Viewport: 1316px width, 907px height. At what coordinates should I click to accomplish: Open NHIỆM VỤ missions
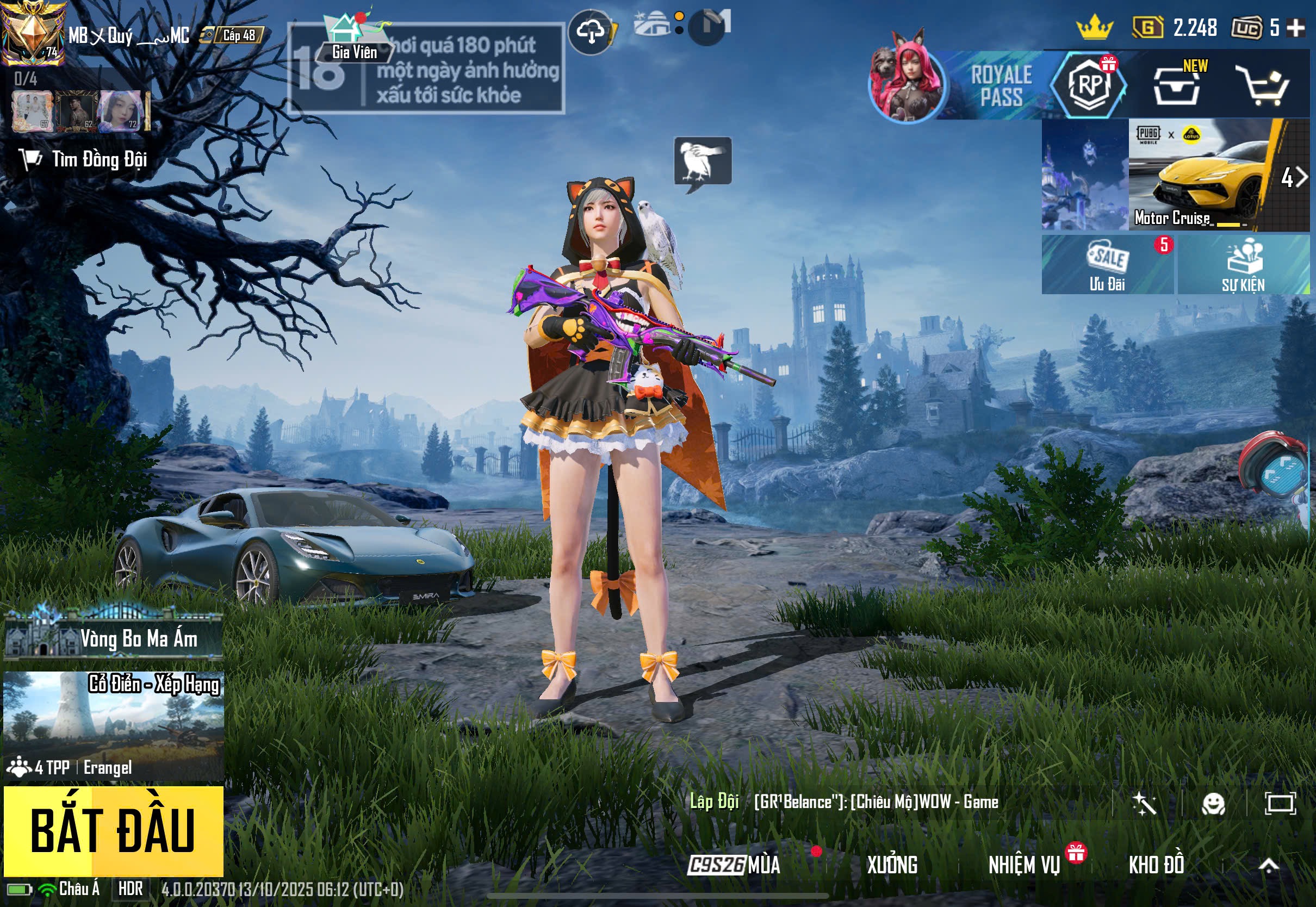(x=1024, y=865)
